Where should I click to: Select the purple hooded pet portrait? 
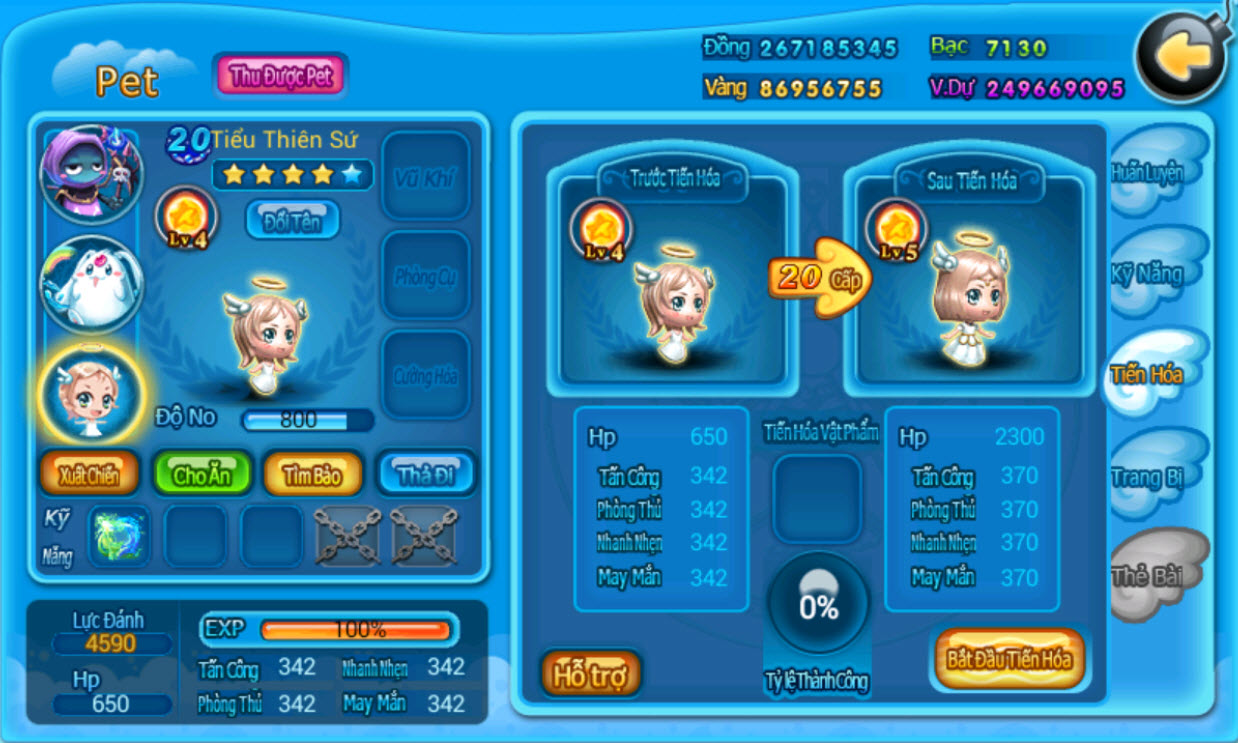click(91, 175)
